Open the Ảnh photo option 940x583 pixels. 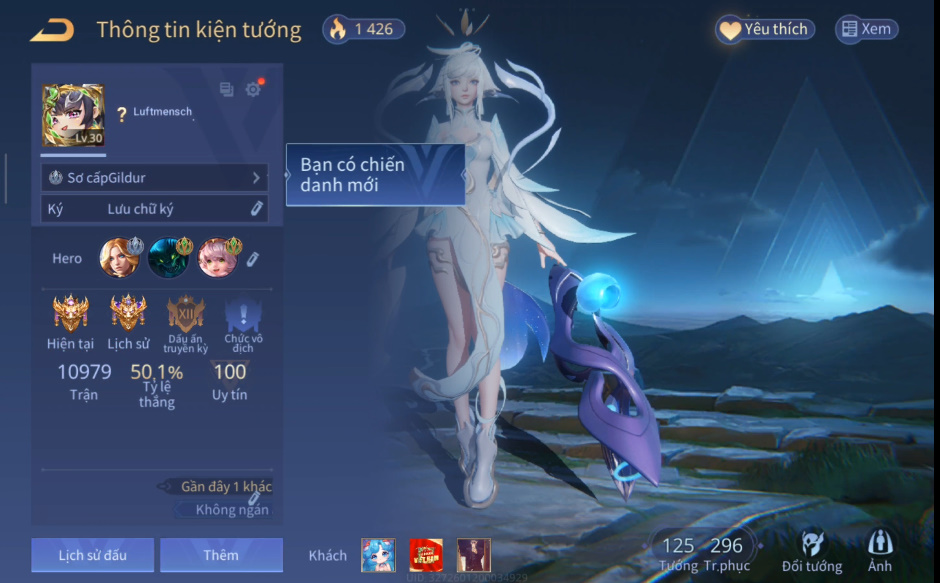click(x=880, y=551)
